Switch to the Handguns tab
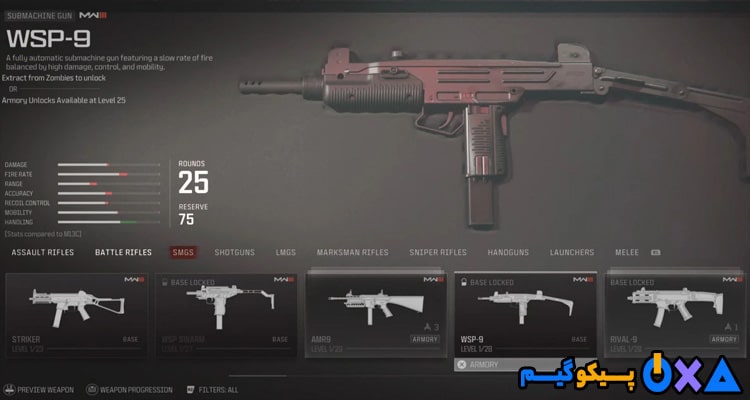The width and height of the screenshot is (750, 400). point(509,253)
